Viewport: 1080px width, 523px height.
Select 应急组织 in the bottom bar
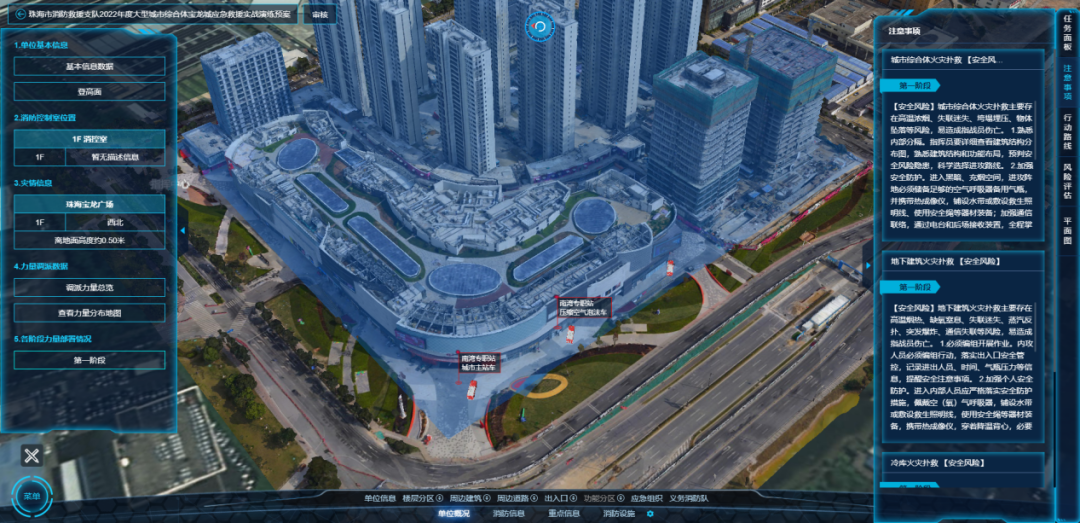pos(646,498)
